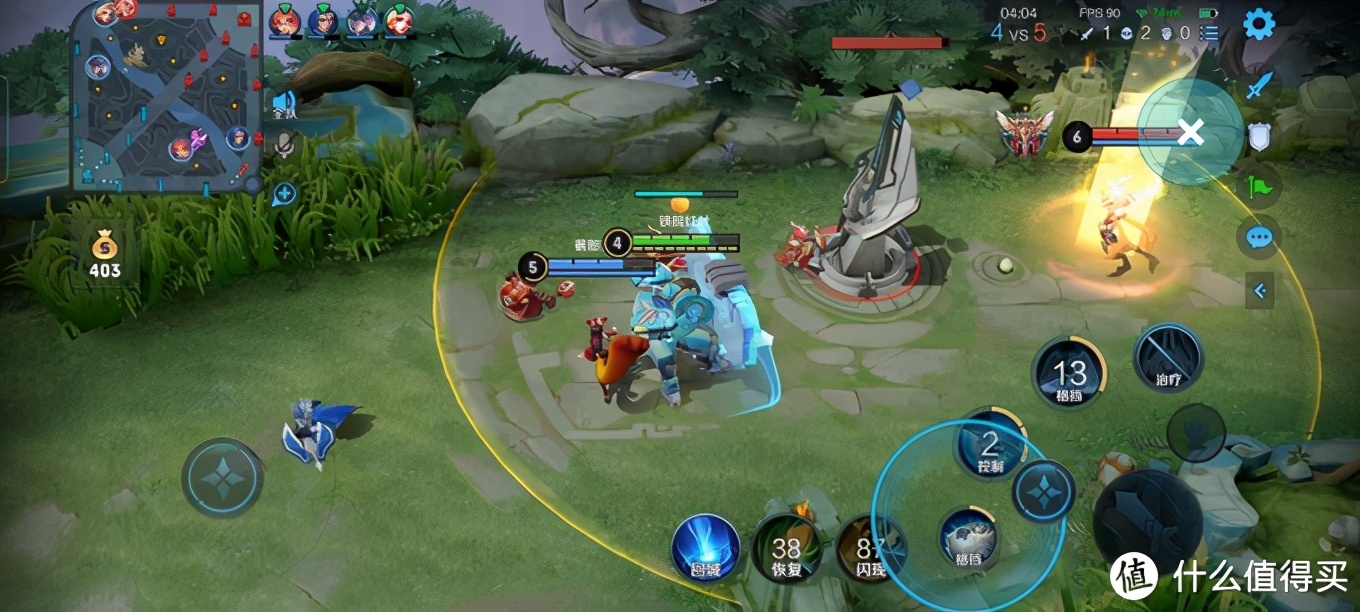1360x612 pixels.
Task: Cast the skill showing 13 cooldown
Action: coord(1068,374)
